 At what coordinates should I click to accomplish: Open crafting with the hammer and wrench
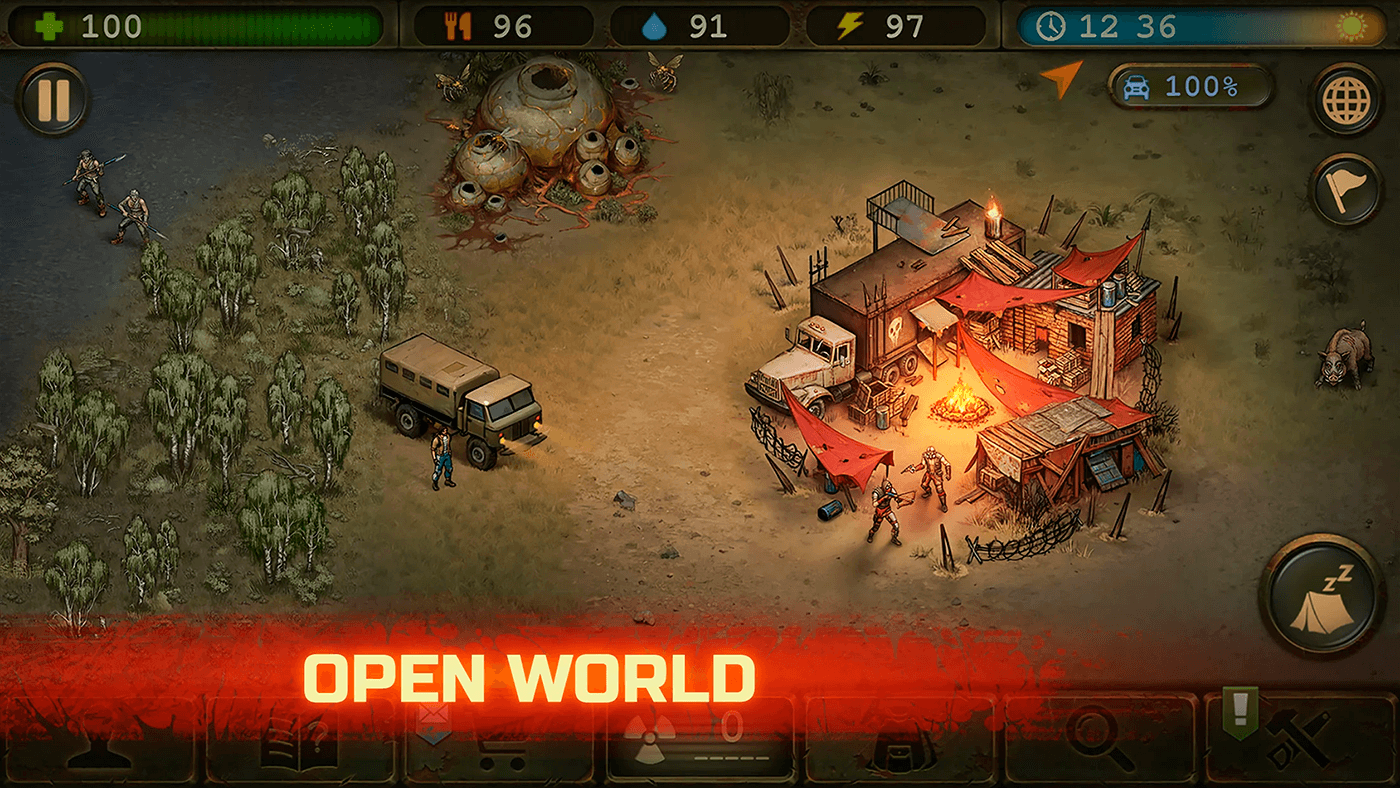(x=1300, y=741)
